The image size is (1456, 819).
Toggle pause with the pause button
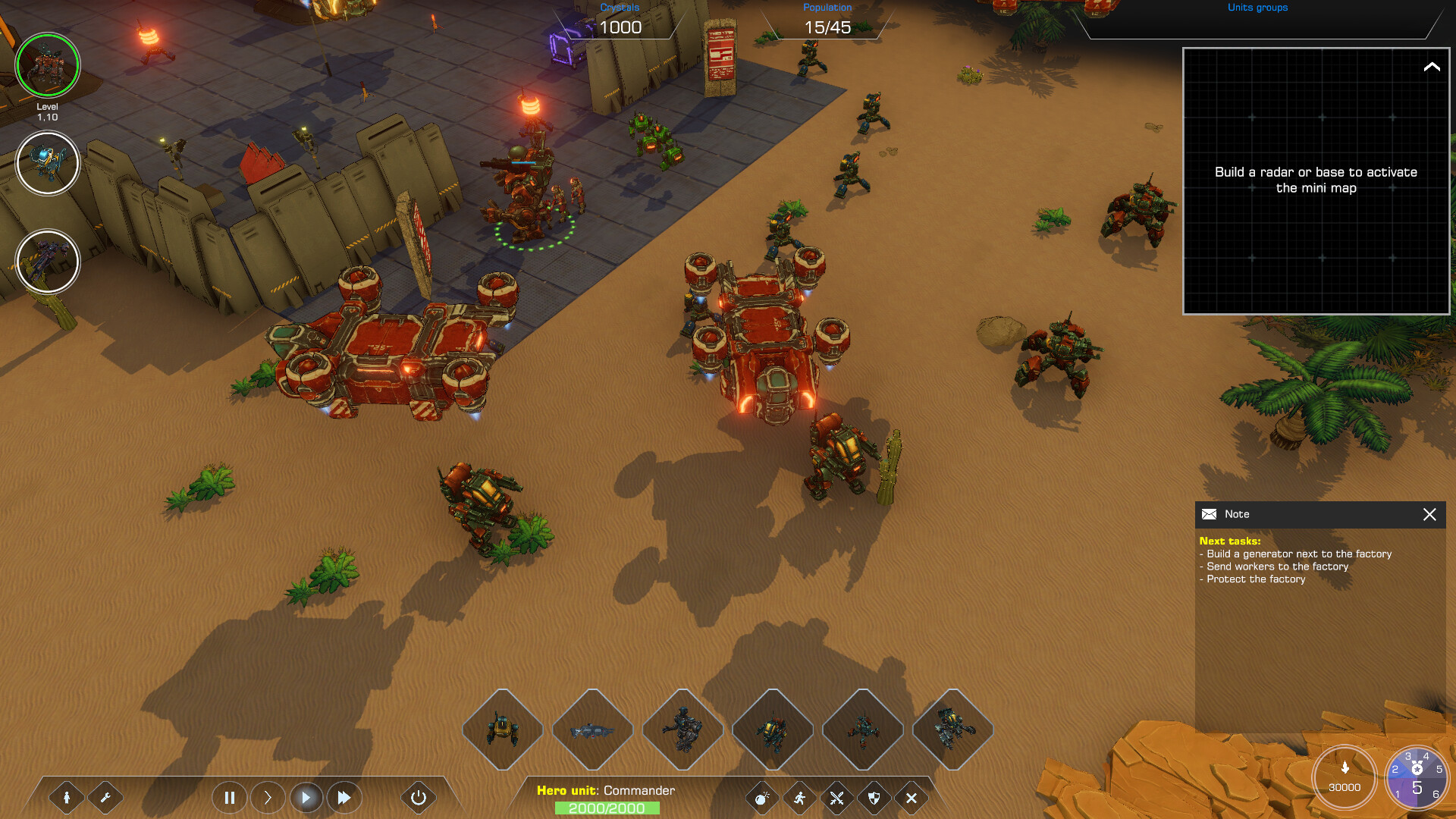[x=230, y=798]
